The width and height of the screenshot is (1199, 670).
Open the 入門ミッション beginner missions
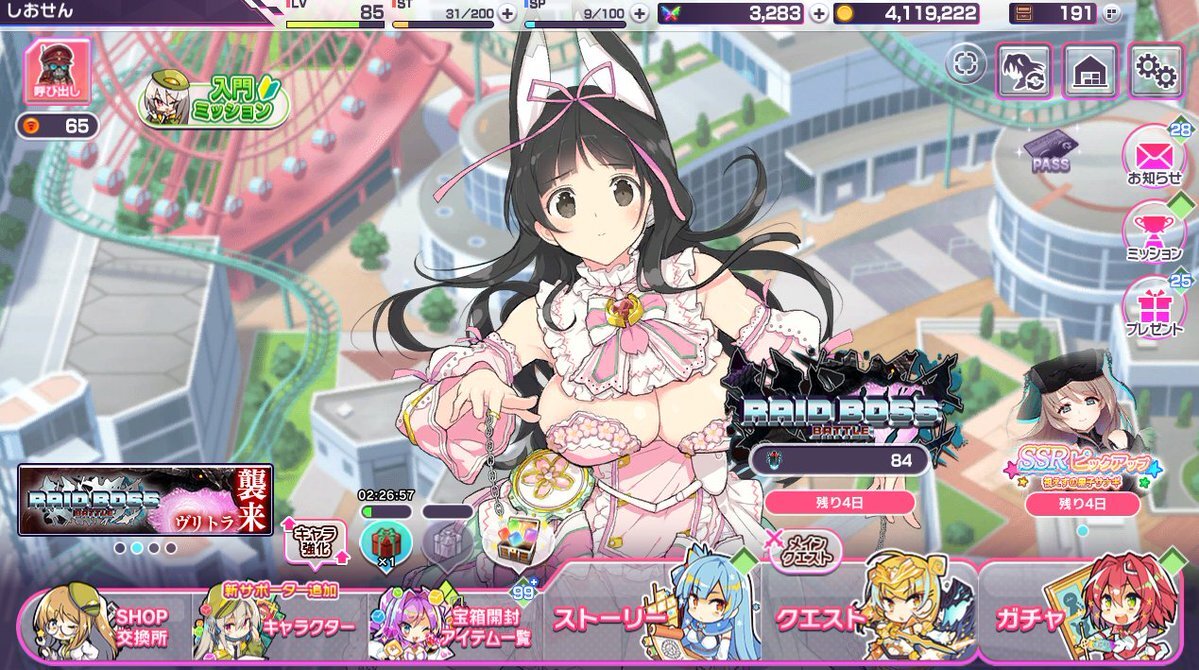pyautogui.click(x=219, y=101)
